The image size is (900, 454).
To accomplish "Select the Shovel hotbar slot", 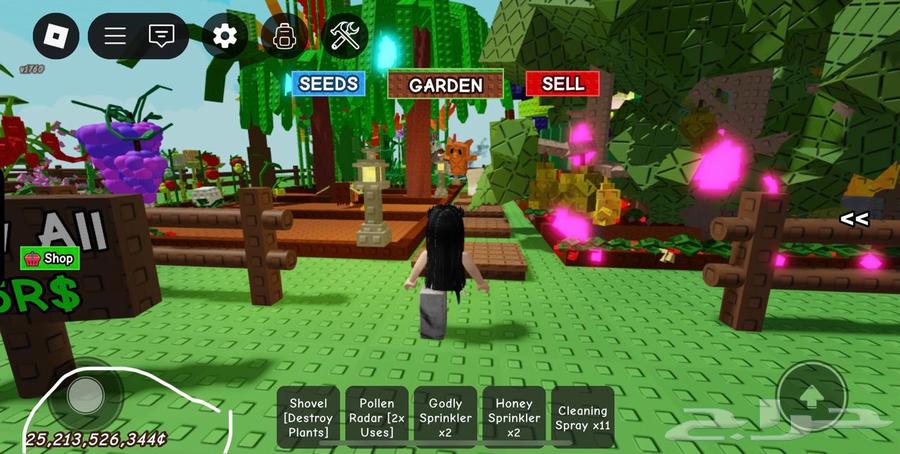I will (x=308, y=417).
